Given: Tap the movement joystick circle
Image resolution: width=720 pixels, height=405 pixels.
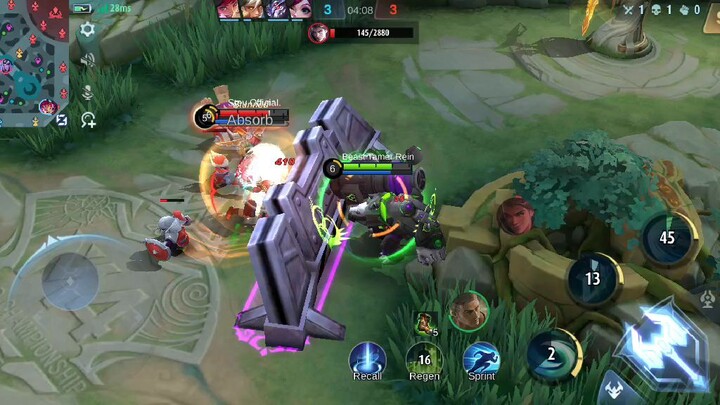Looking at the screenshot, I should tap(69, 277).
